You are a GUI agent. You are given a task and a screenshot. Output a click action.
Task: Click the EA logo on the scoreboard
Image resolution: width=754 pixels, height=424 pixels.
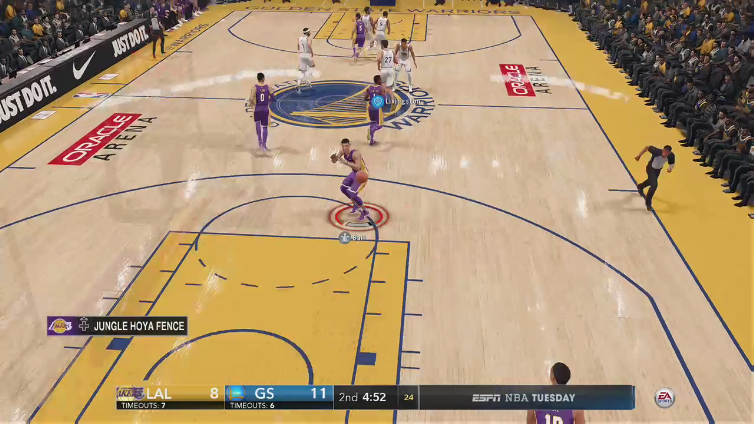pyautogui.click(x=664, y=397)
